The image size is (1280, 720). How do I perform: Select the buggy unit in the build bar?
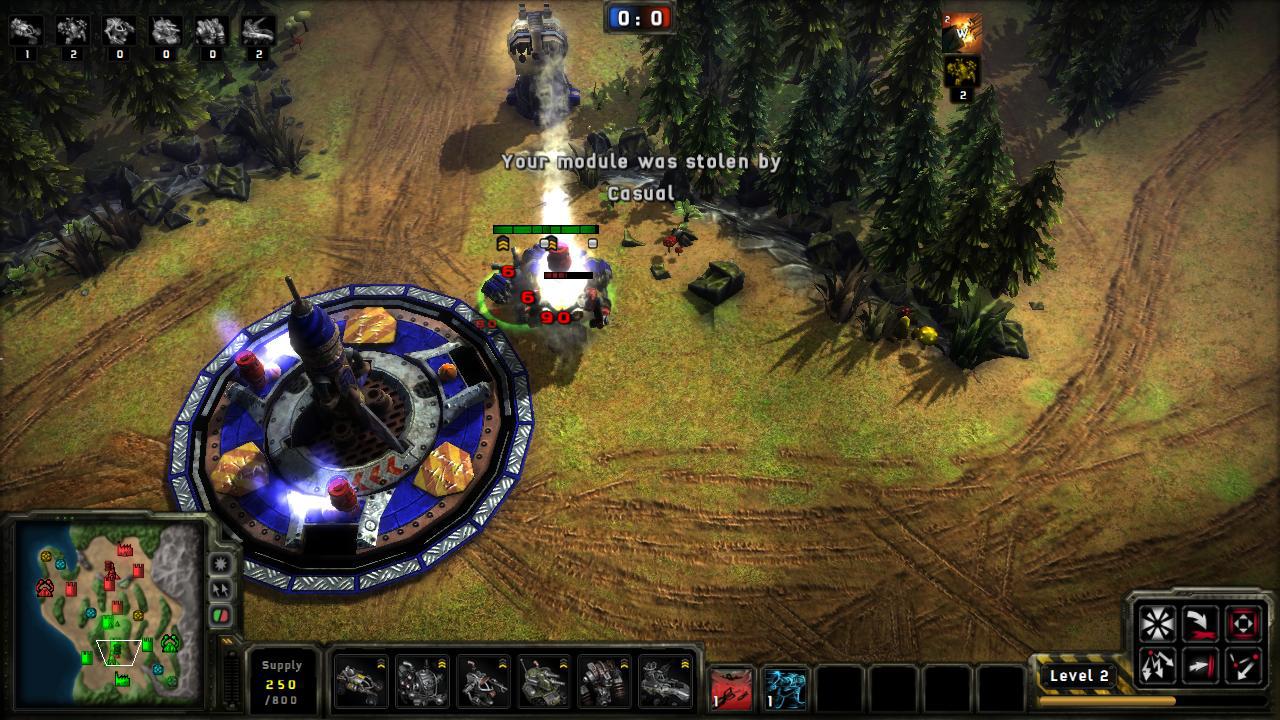coord(360,681)
